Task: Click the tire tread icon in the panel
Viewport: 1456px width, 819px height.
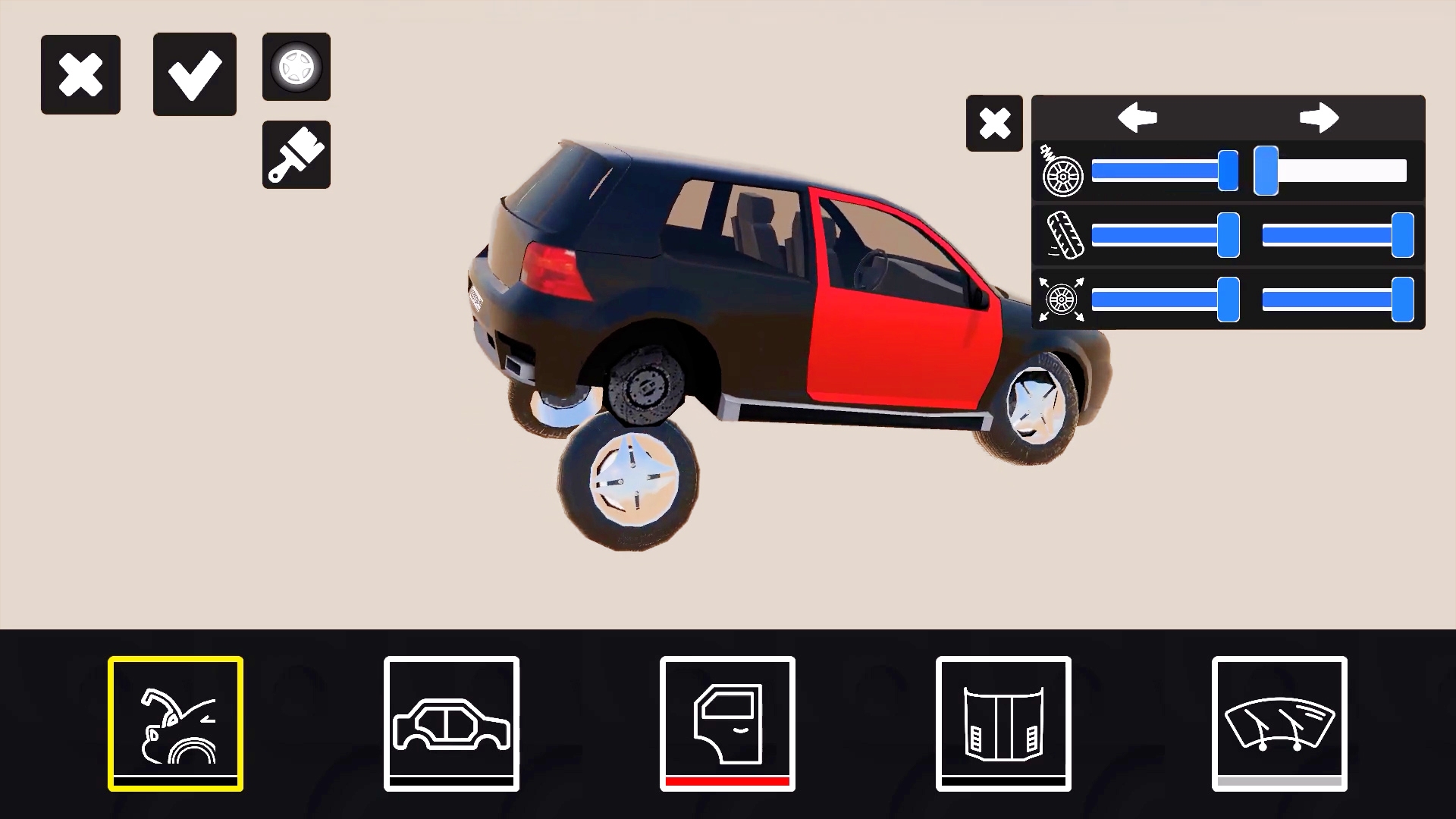Action: [x=1065, y=236]
